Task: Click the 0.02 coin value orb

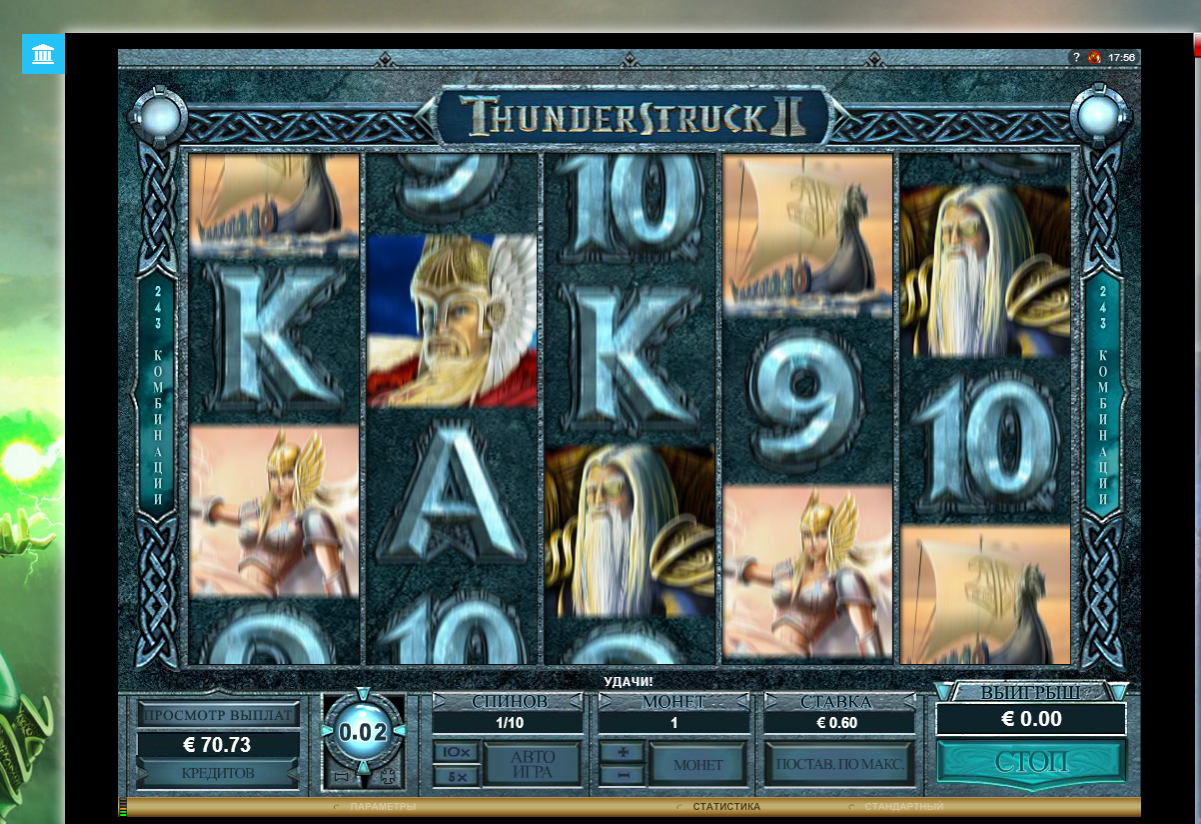Action: click(362, 732)
